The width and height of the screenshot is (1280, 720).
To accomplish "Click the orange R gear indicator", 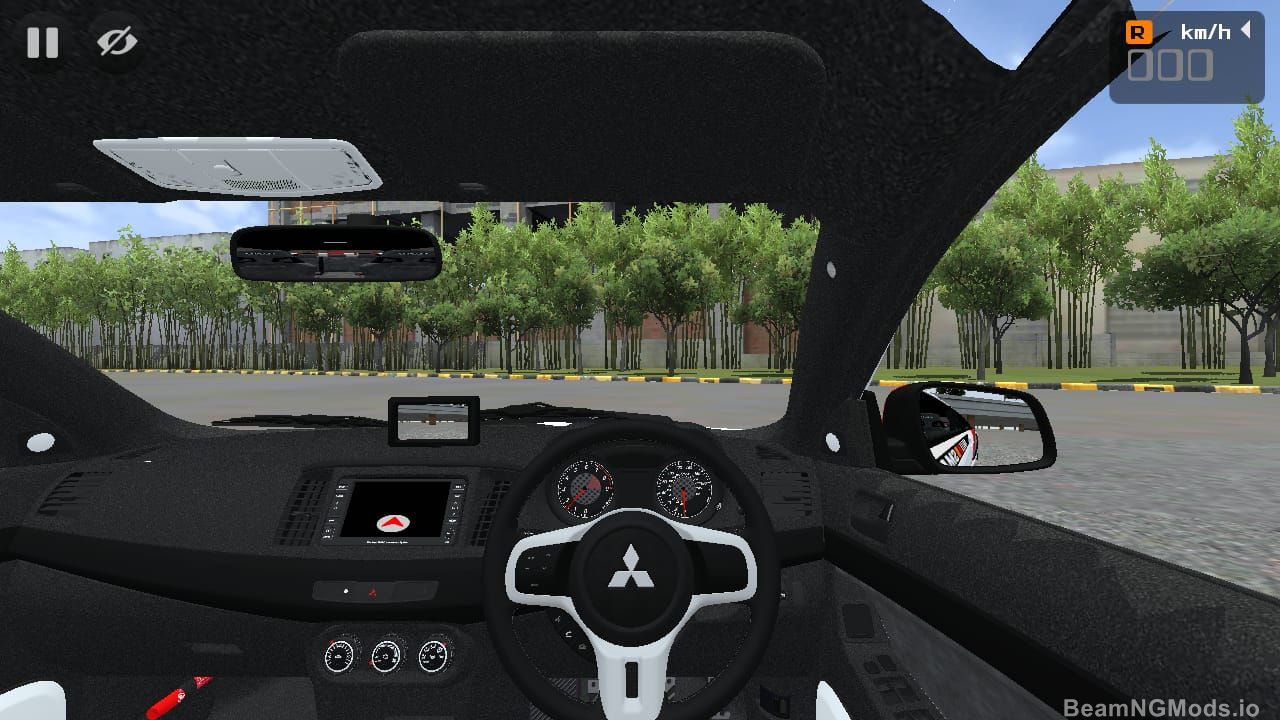I will [1141, 31].
